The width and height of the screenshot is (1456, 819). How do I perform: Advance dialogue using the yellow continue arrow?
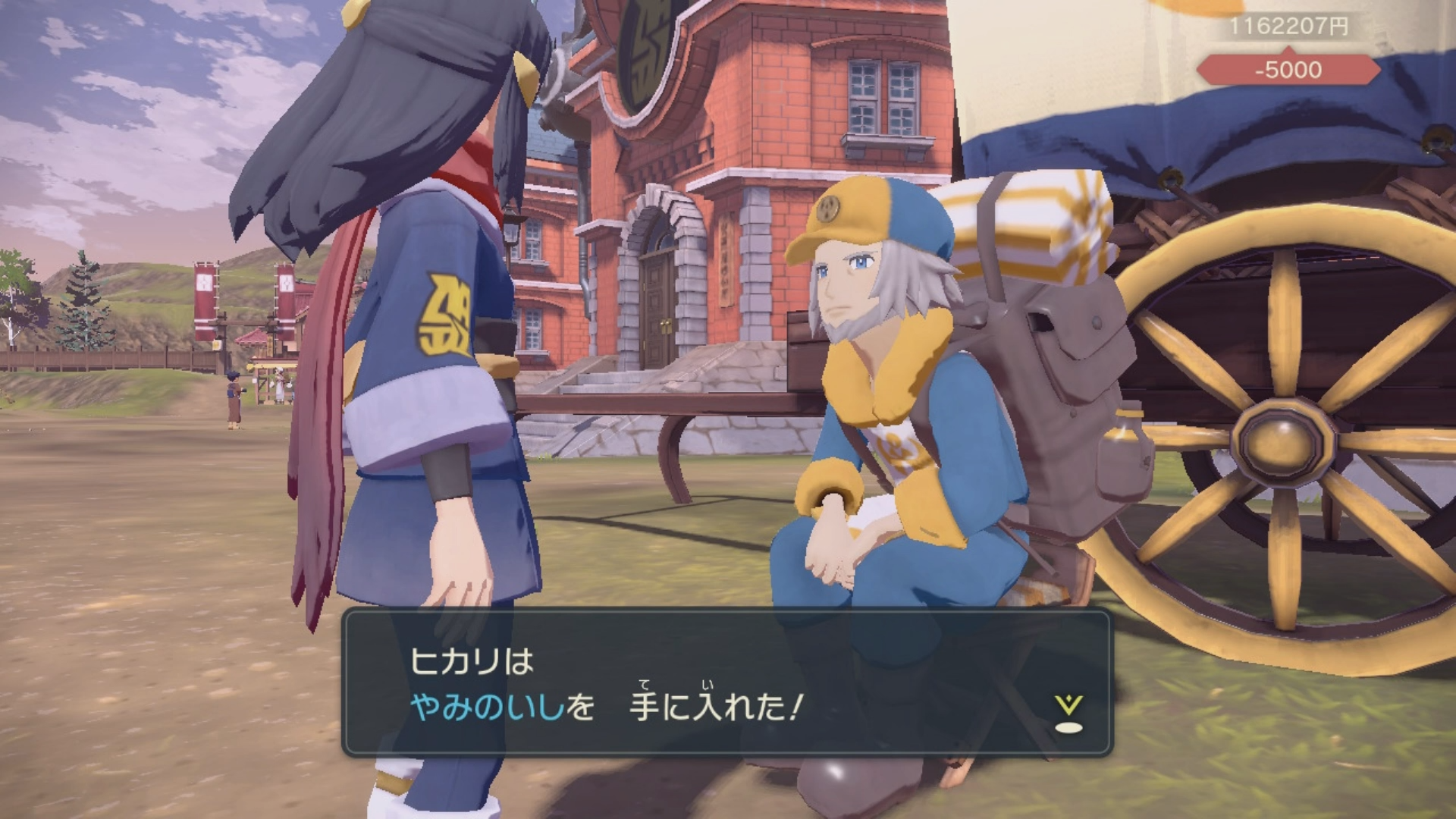1068,713
